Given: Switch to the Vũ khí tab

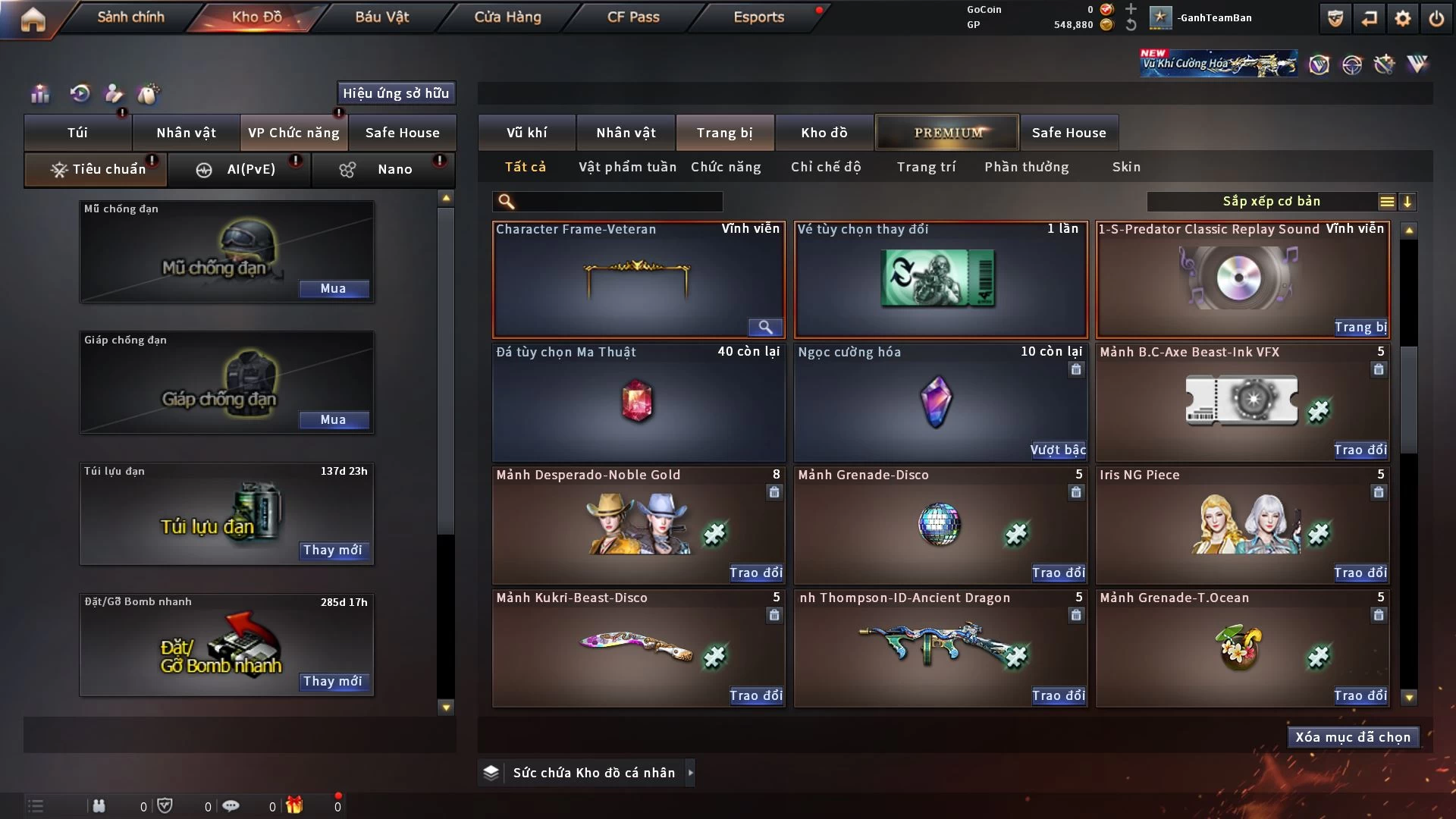Looking at the screenshot, I should click(x=526, y=133).
